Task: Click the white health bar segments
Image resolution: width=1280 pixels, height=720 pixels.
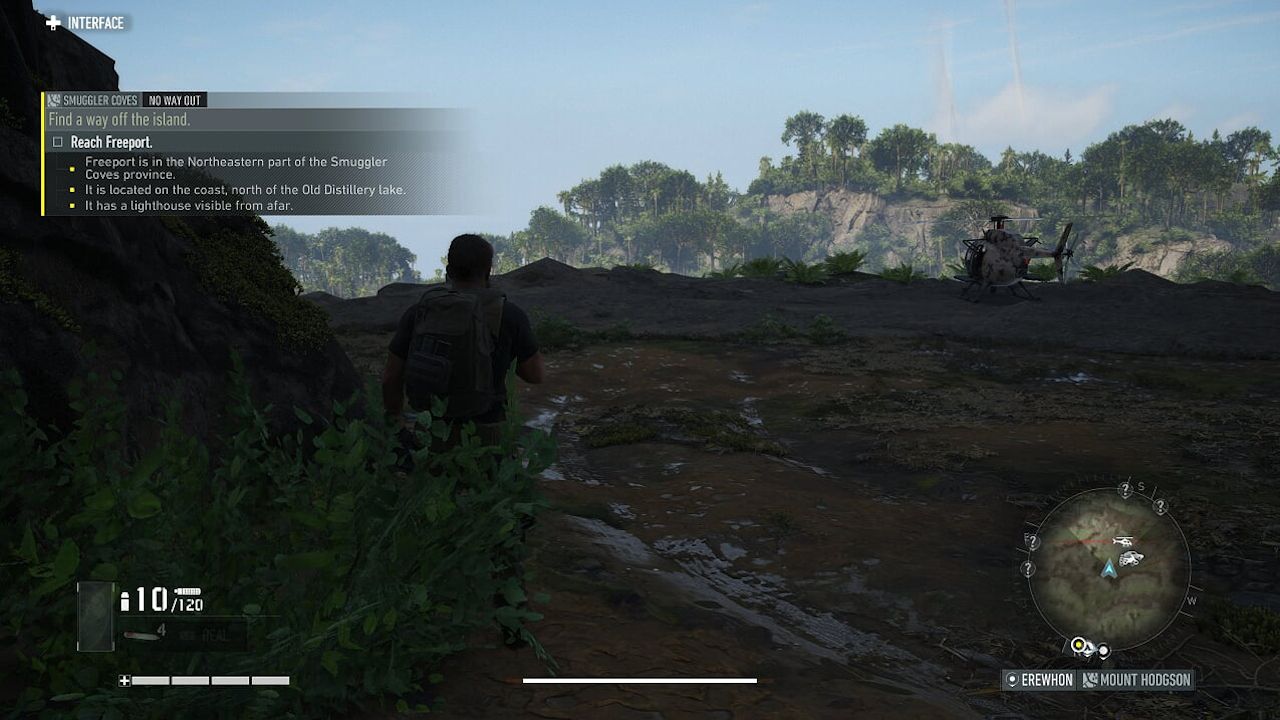Action: tap(210, 682)
